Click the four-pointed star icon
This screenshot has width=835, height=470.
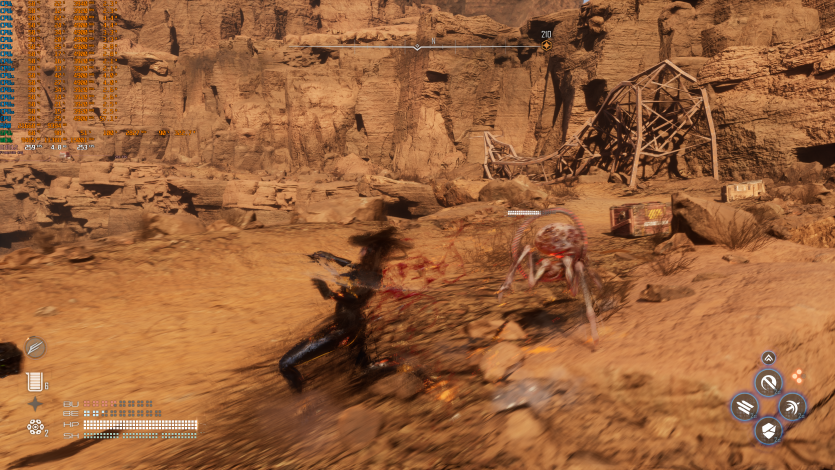[x=35, y=404]
